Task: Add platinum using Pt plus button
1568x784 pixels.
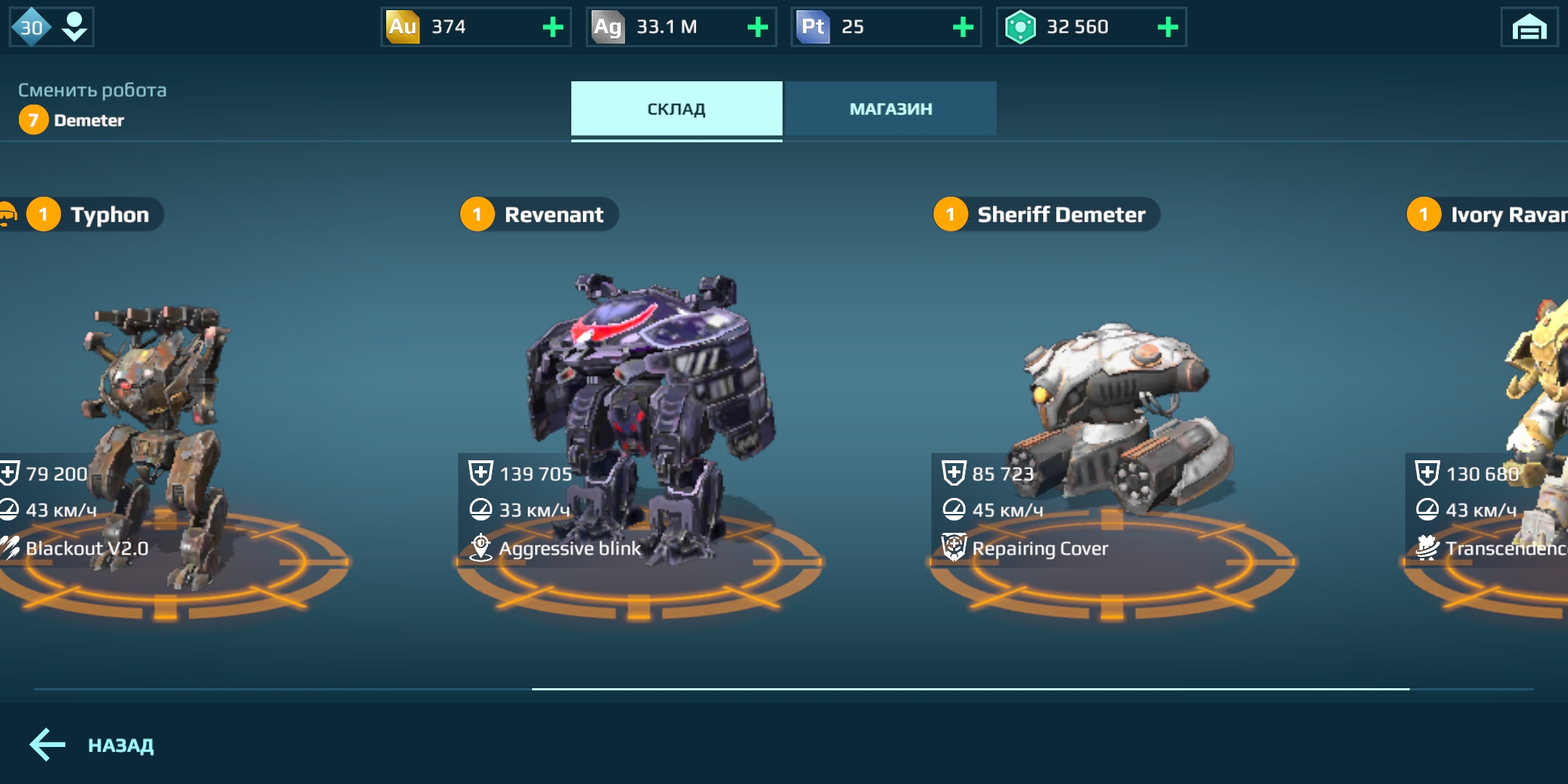Action: (963, 28)
